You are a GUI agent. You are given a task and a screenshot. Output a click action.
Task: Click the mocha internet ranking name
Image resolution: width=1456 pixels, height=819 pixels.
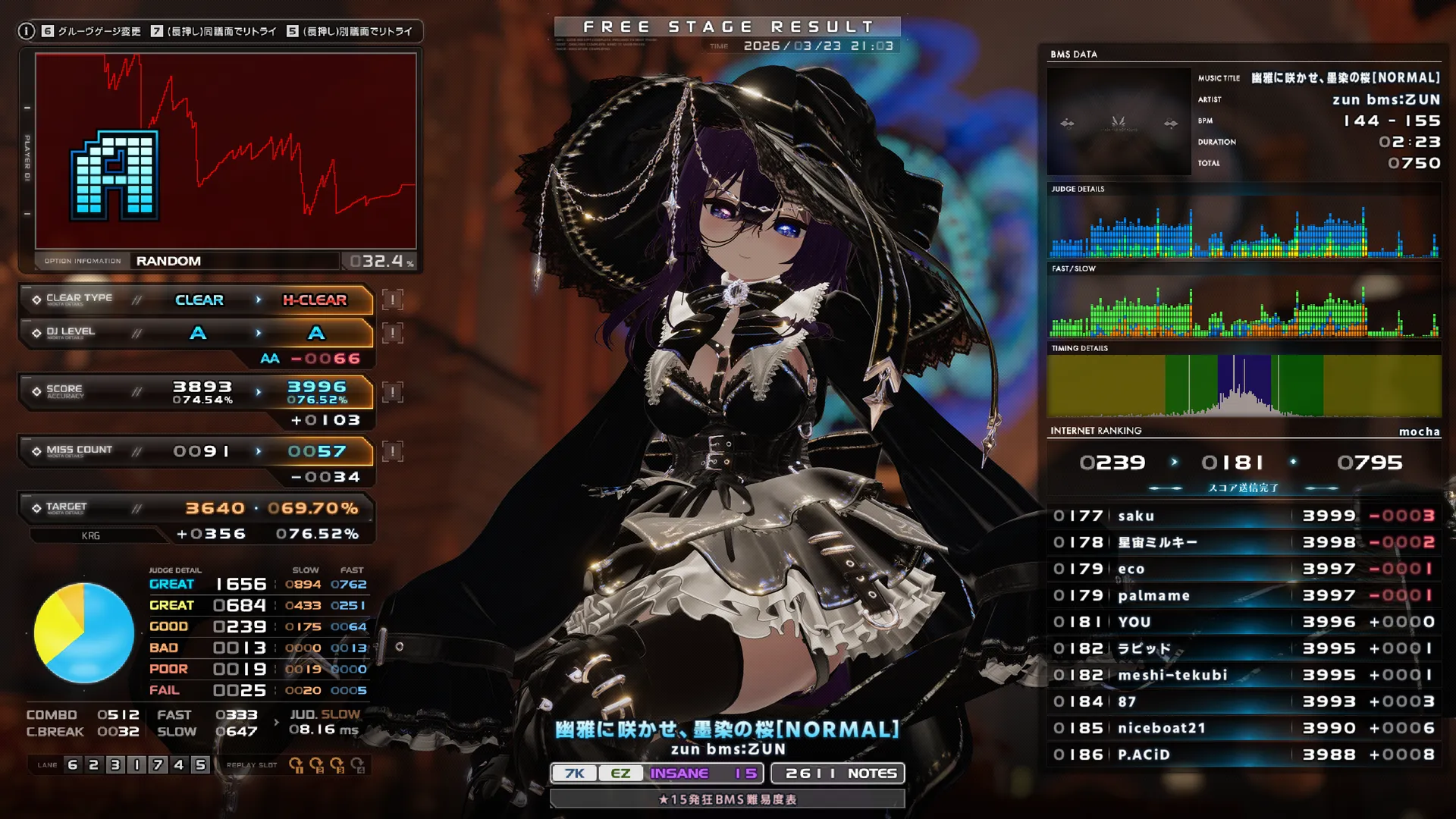[1420, 431]
